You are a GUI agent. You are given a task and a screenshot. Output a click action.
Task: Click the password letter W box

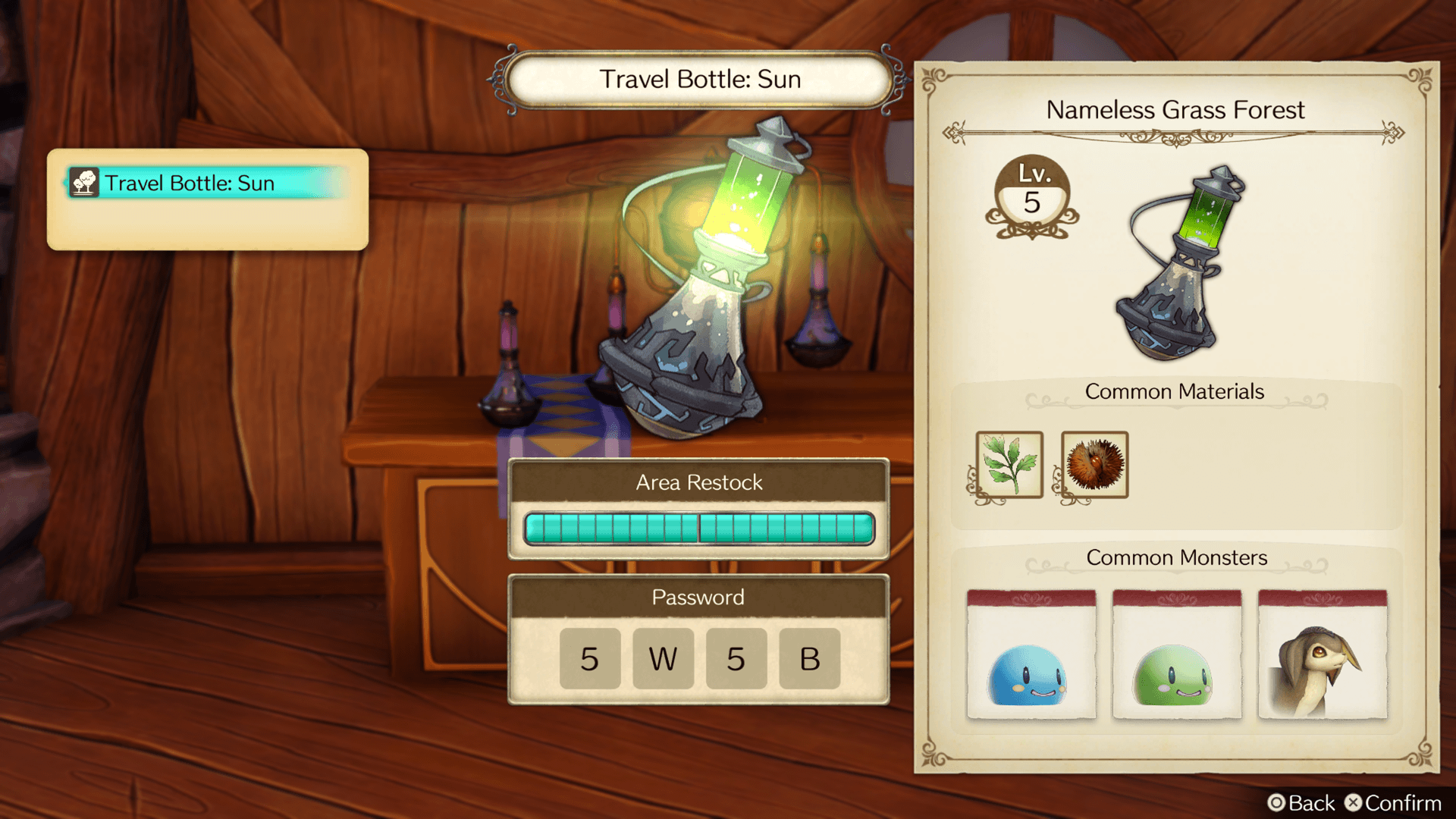coord(663,658)
